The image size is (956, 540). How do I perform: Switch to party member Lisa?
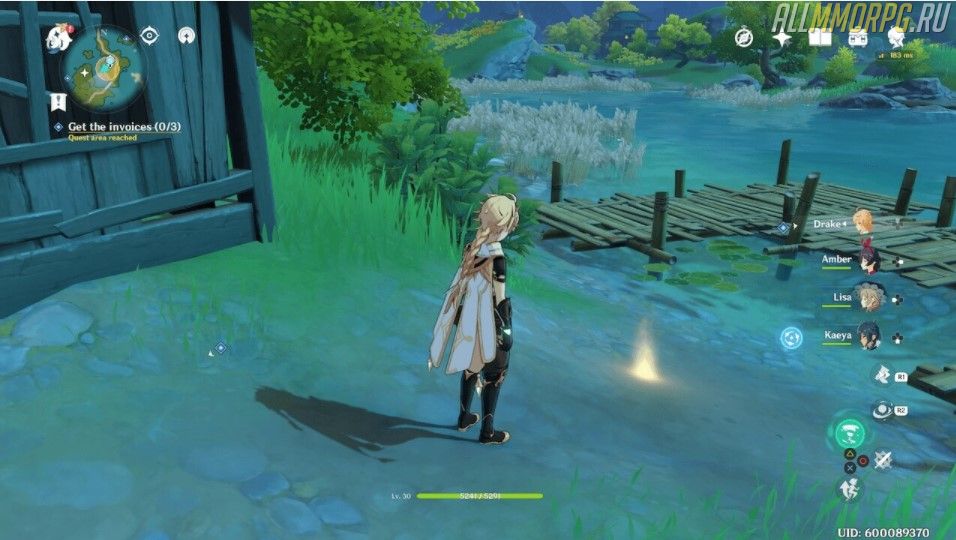pyautogui.click(x=867, y=297)
